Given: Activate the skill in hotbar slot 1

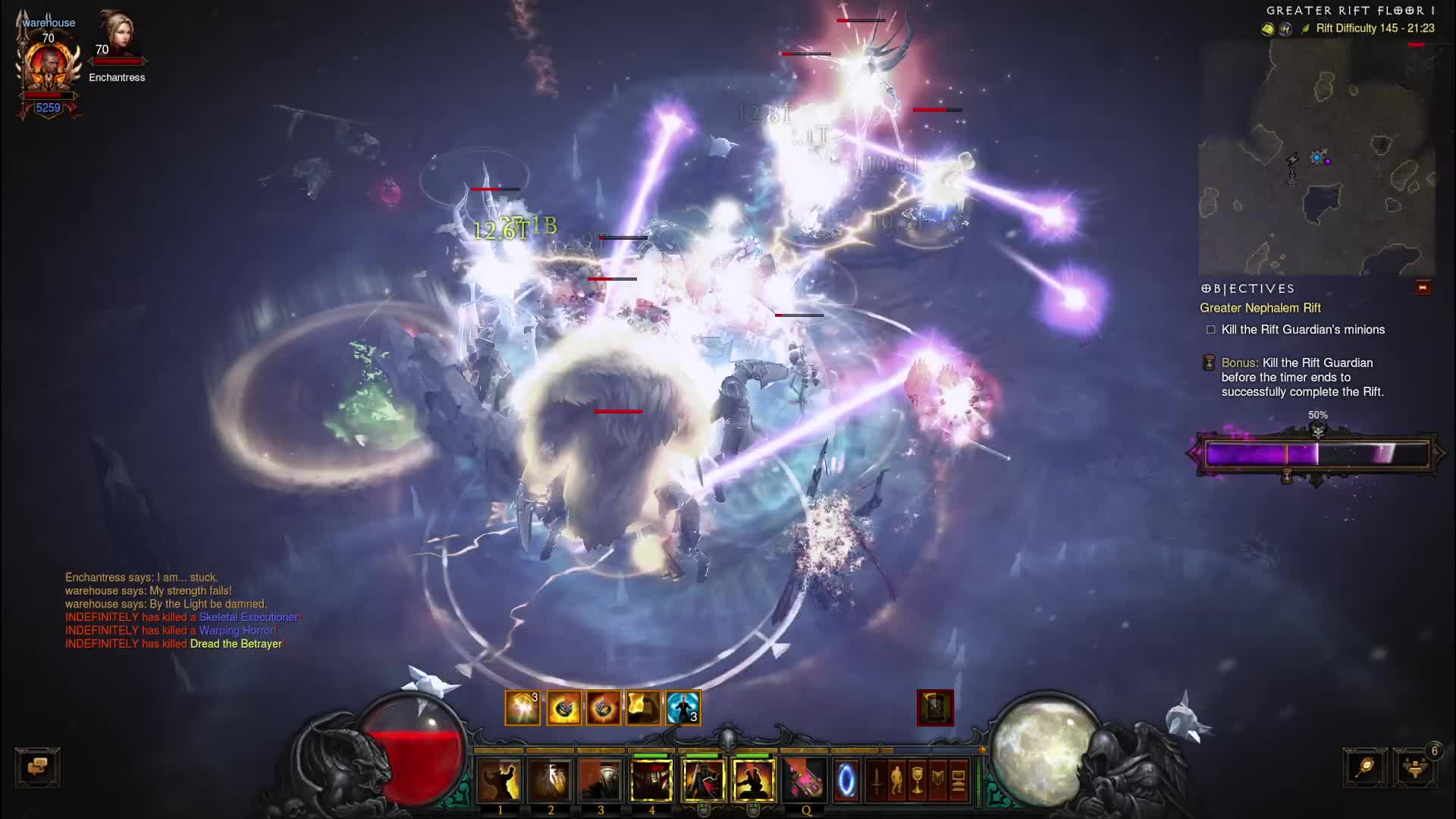Looking at the screenshot, I should coord(500,780).
